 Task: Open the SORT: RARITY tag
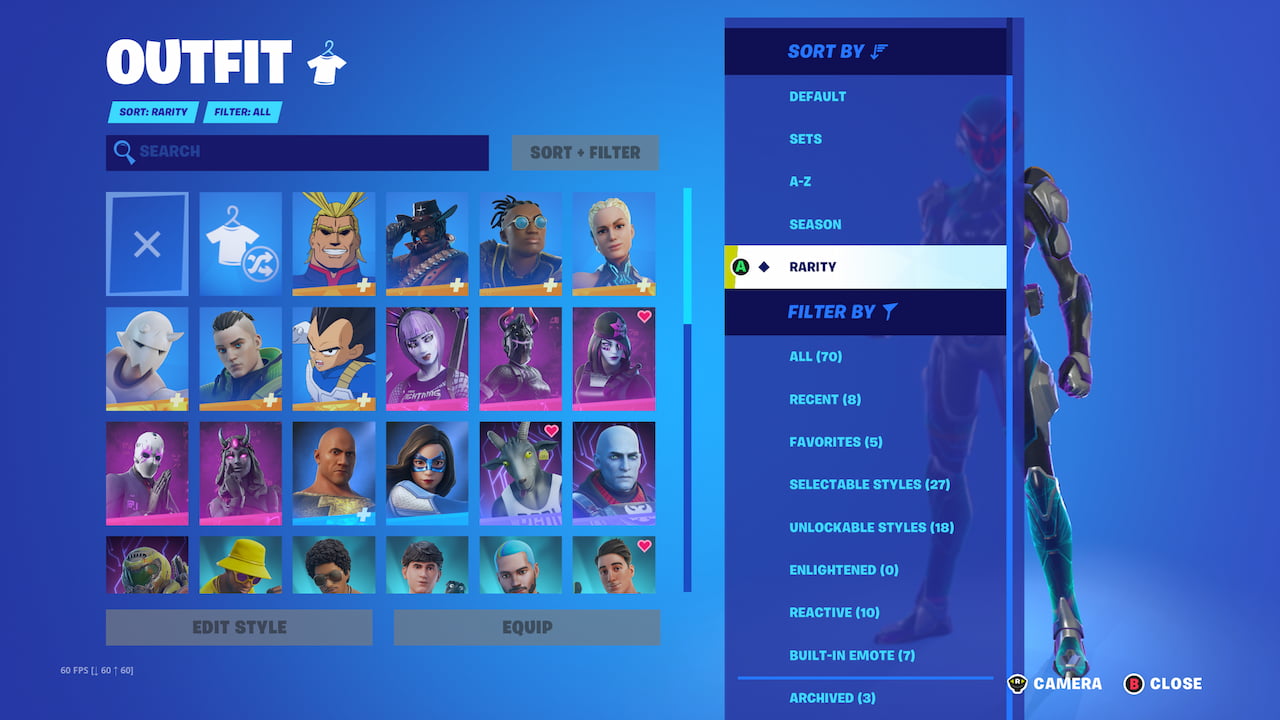(152, 112)
